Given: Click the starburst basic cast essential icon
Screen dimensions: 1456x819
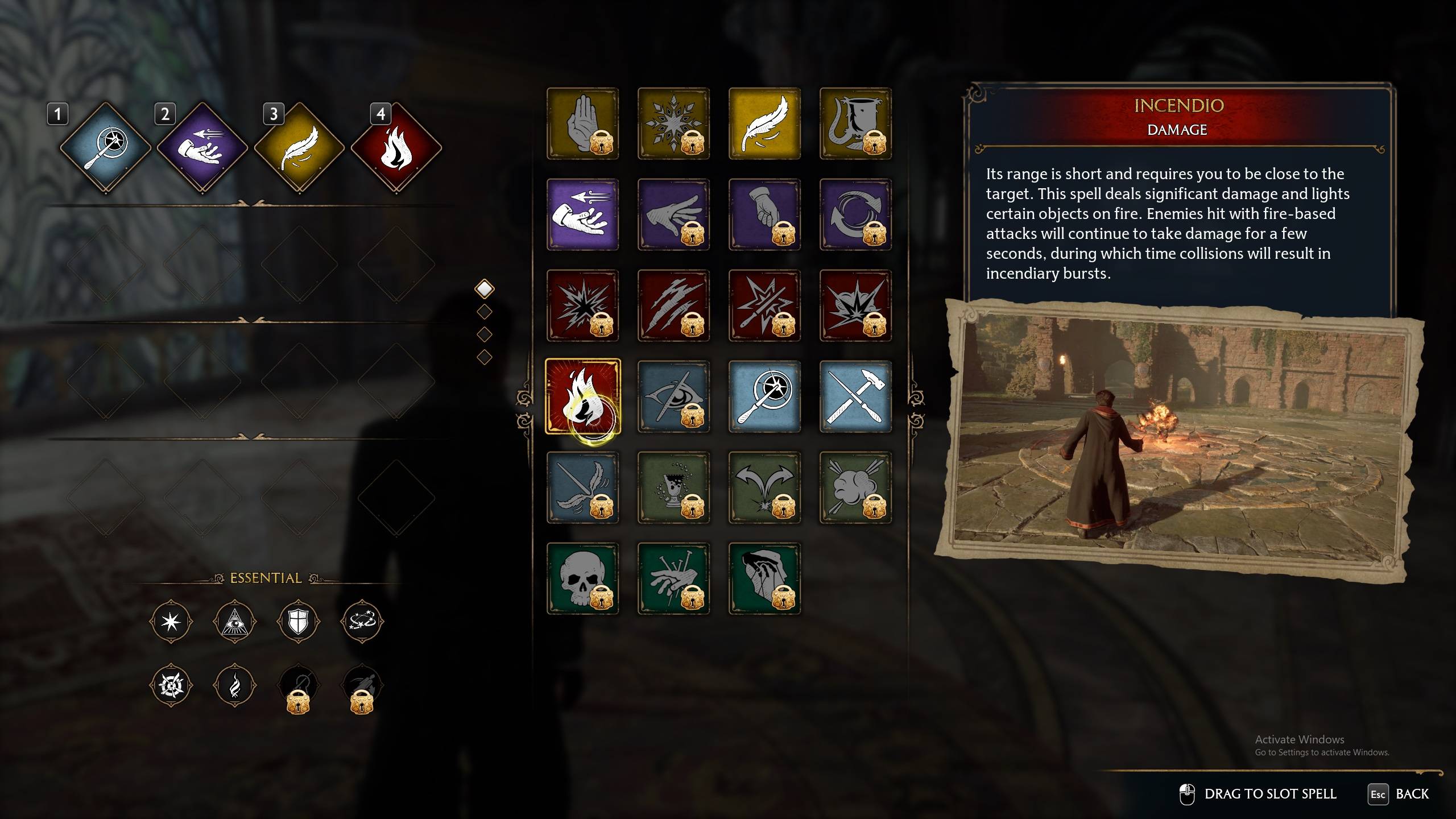Looking at the screenshot, I should (x=171, y=622).
